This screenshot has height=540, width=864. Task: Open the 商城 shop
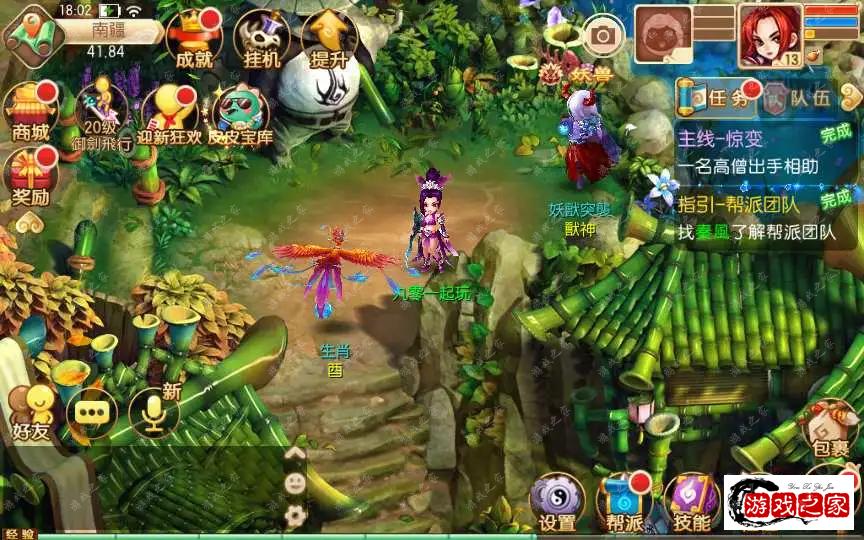pos(31,112)
